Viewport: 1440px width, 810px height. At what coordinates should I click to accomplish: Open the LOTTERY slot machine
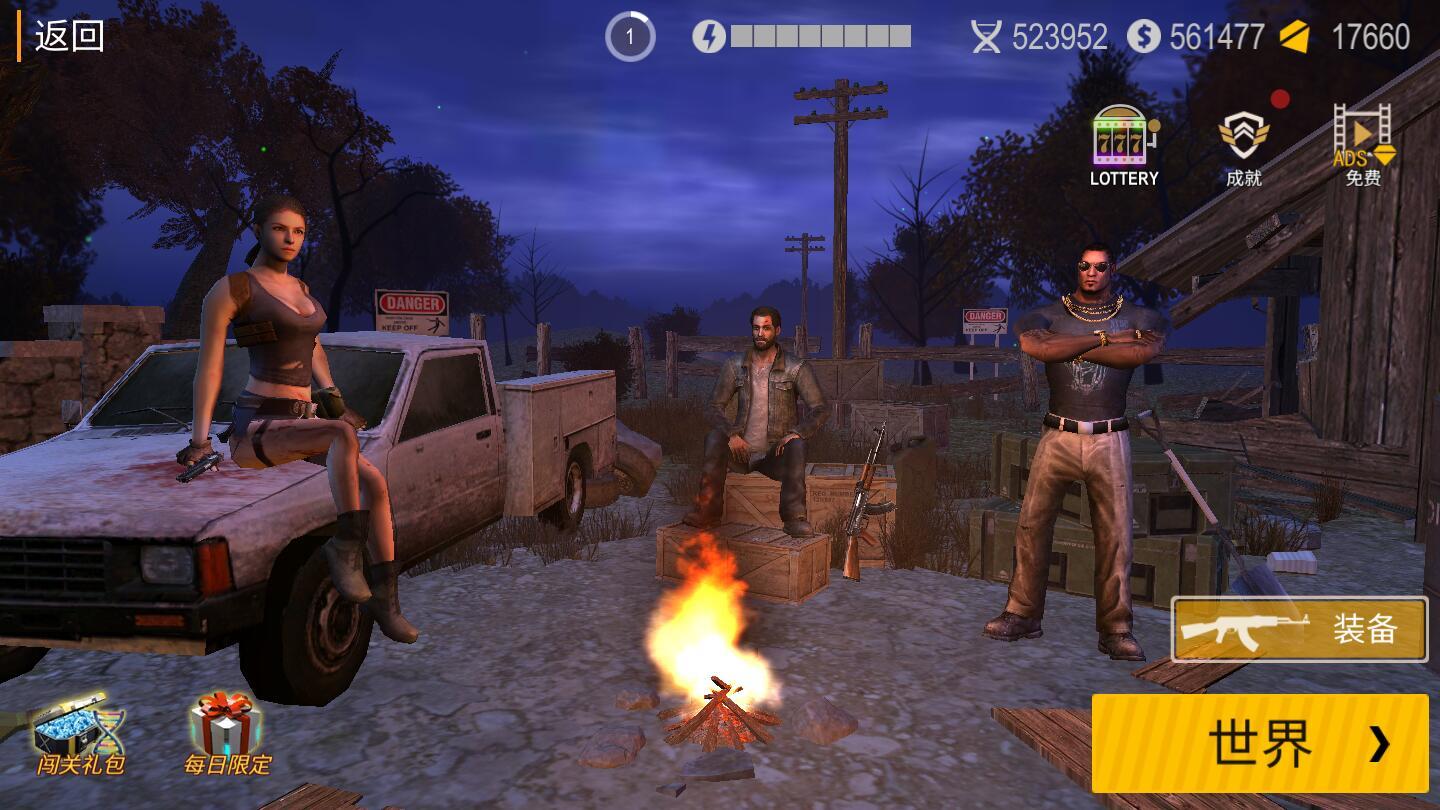pyautogui.click(x=1123, y=146)
